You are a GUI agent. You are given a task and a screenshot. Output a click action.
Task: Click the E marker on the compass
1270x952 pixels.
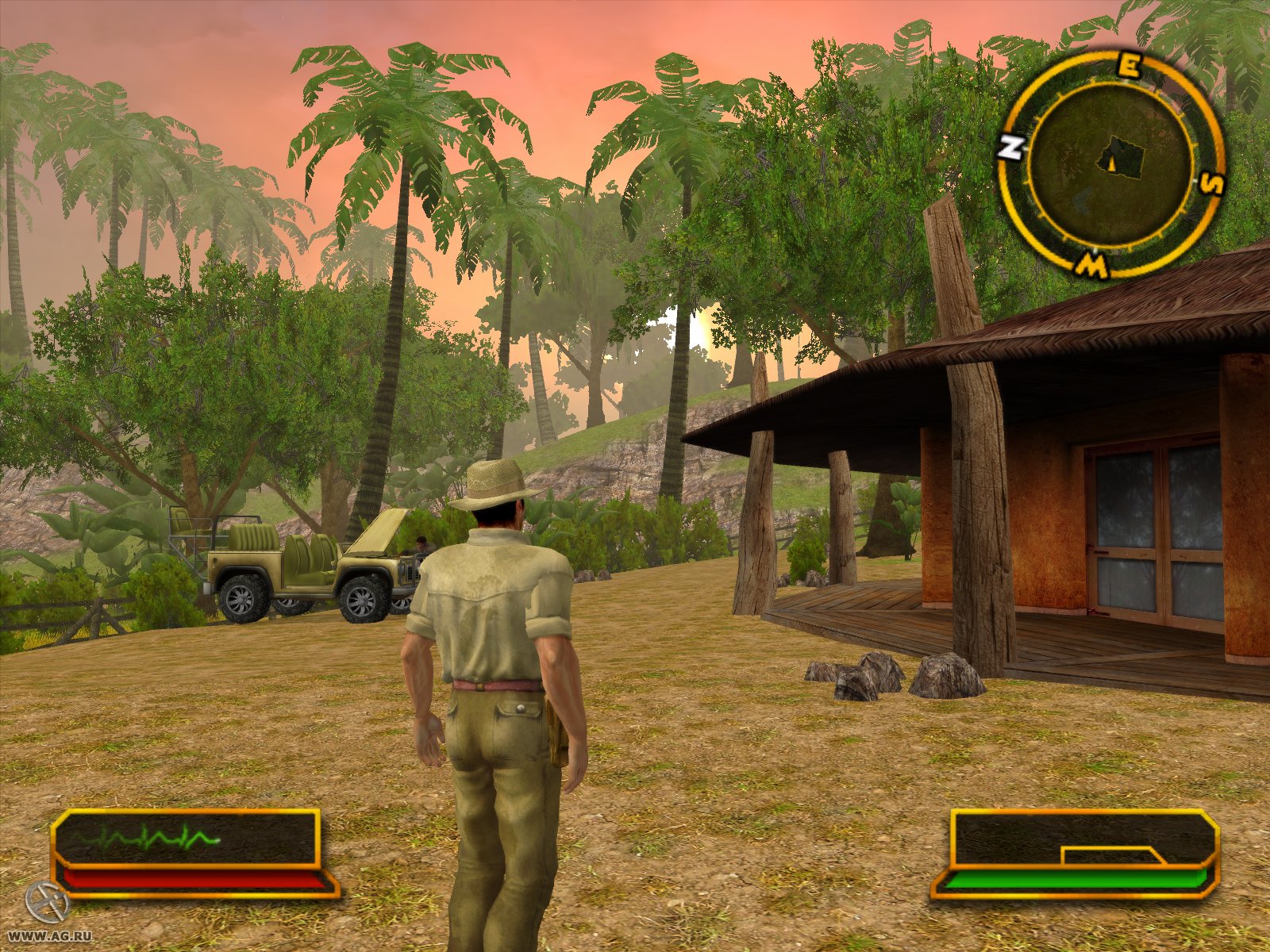(x=1127, y=63)
